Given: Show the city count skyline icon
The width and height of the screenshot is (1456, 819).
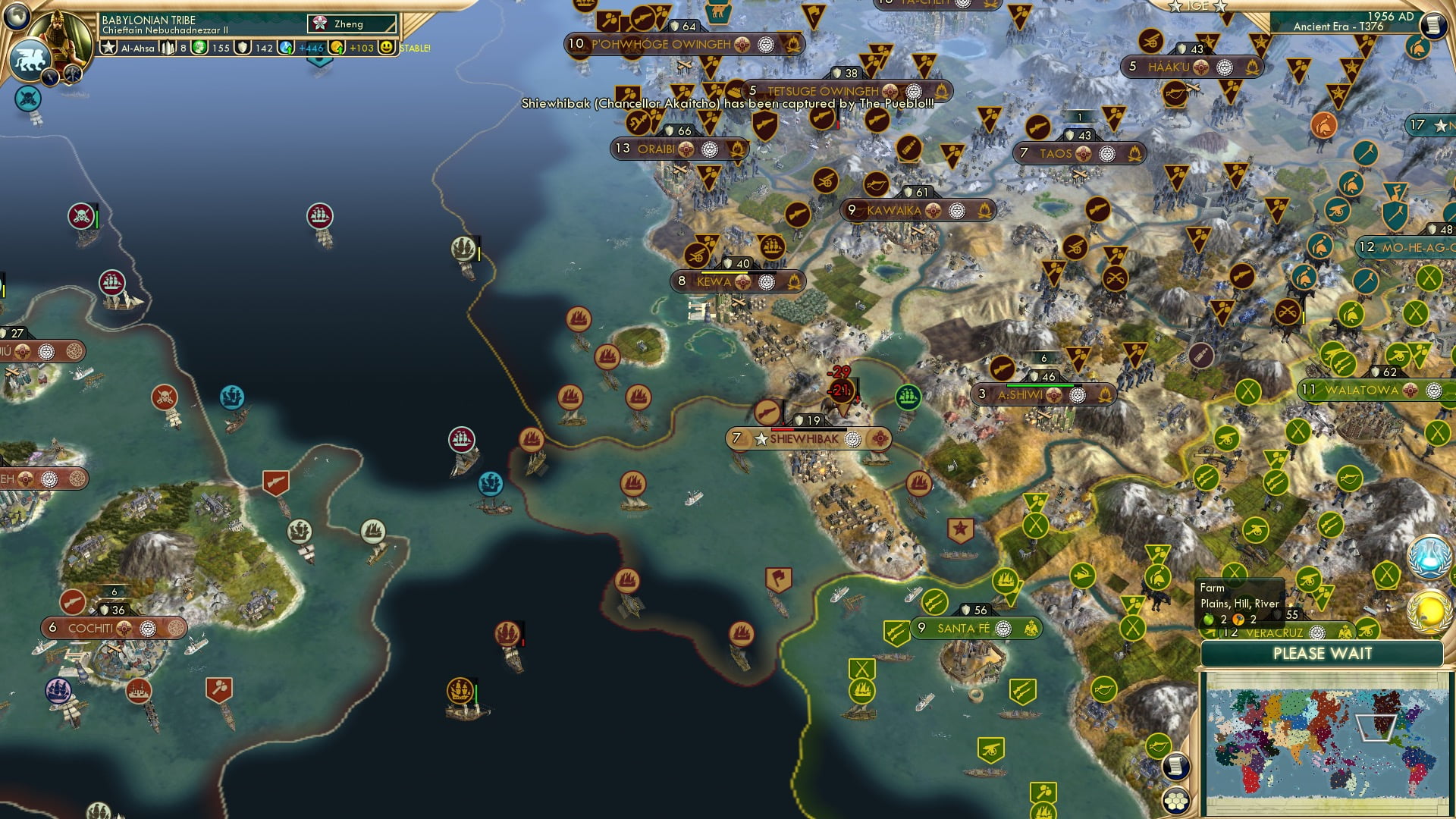Looking at the screenshot, I should coord(168,48).
